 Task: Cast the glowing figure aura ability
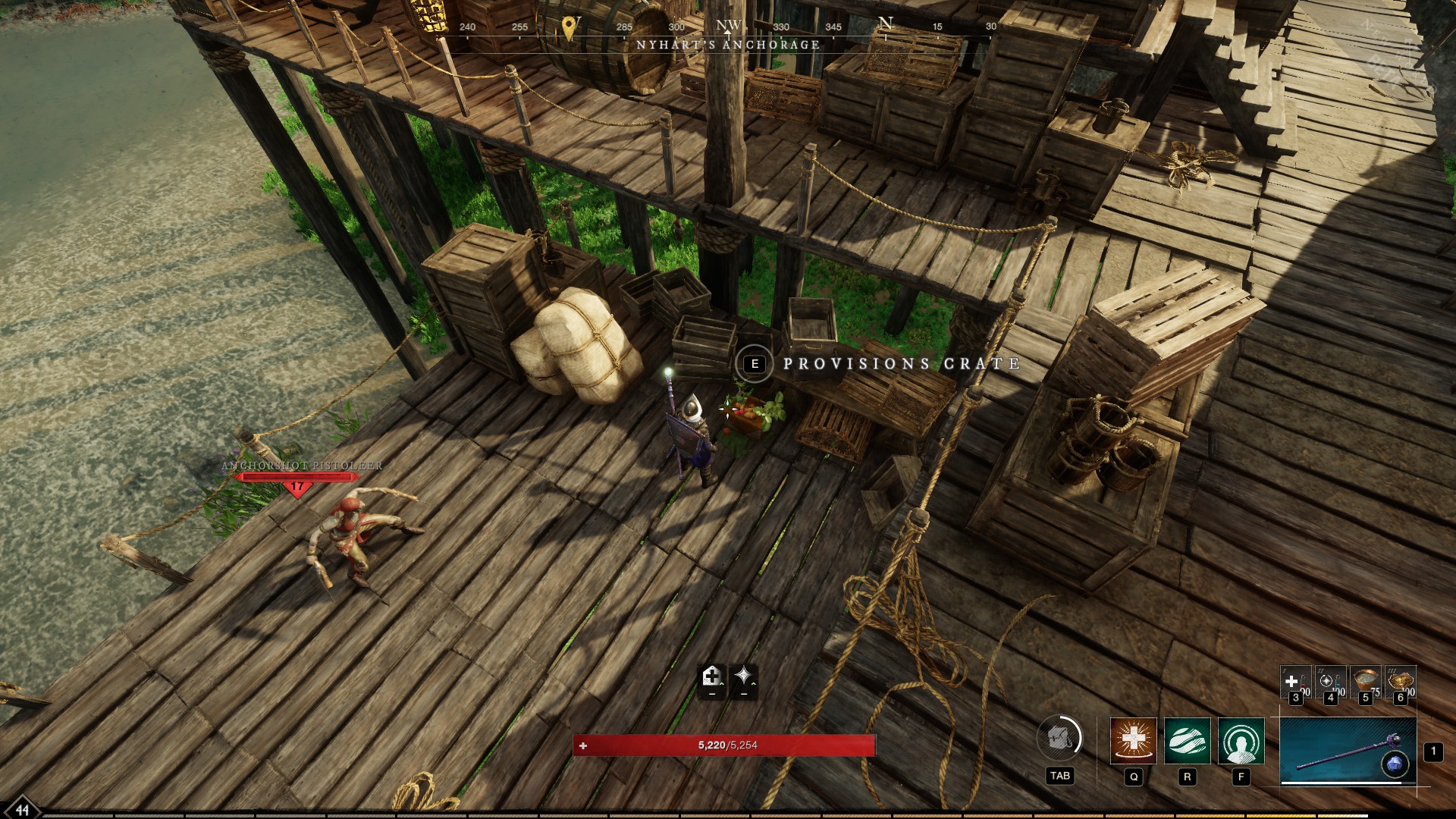(1241, 740)
